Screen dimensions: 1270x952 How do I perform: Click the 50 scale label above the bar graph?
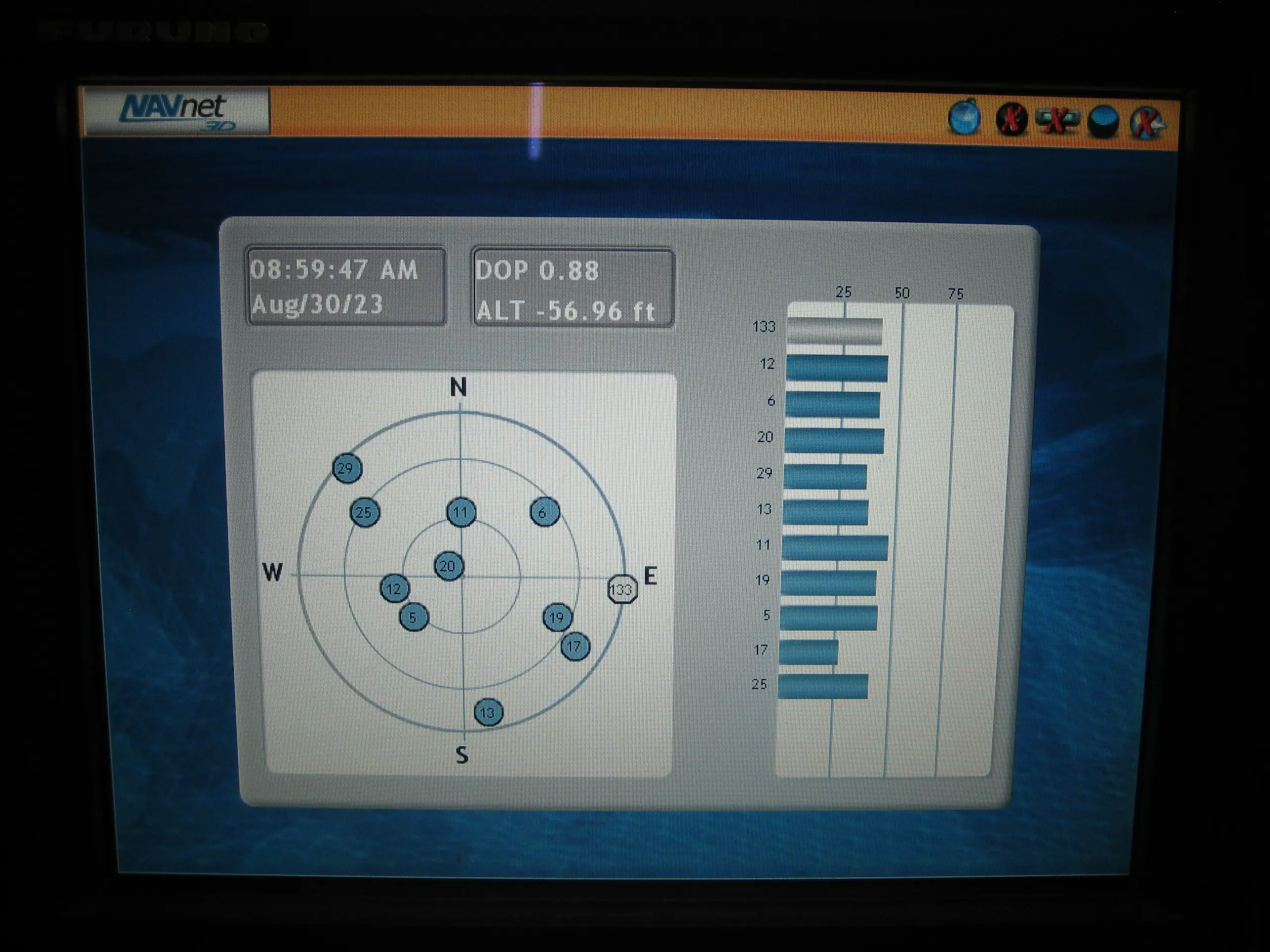pos(901,293)
